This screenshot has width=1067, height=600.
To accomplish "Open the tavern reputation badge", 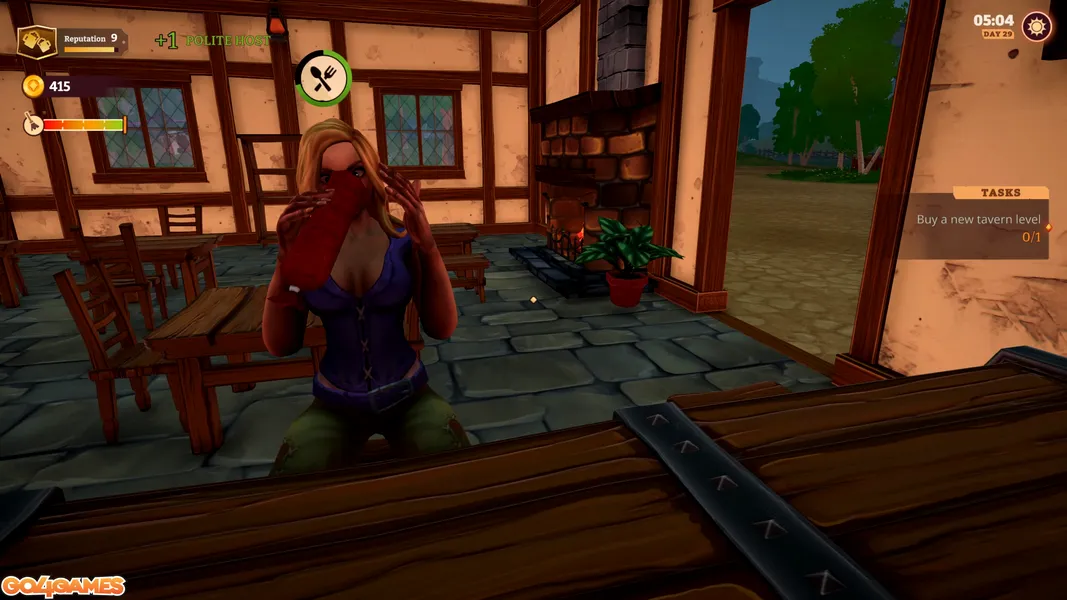I will tap(37, 42).
